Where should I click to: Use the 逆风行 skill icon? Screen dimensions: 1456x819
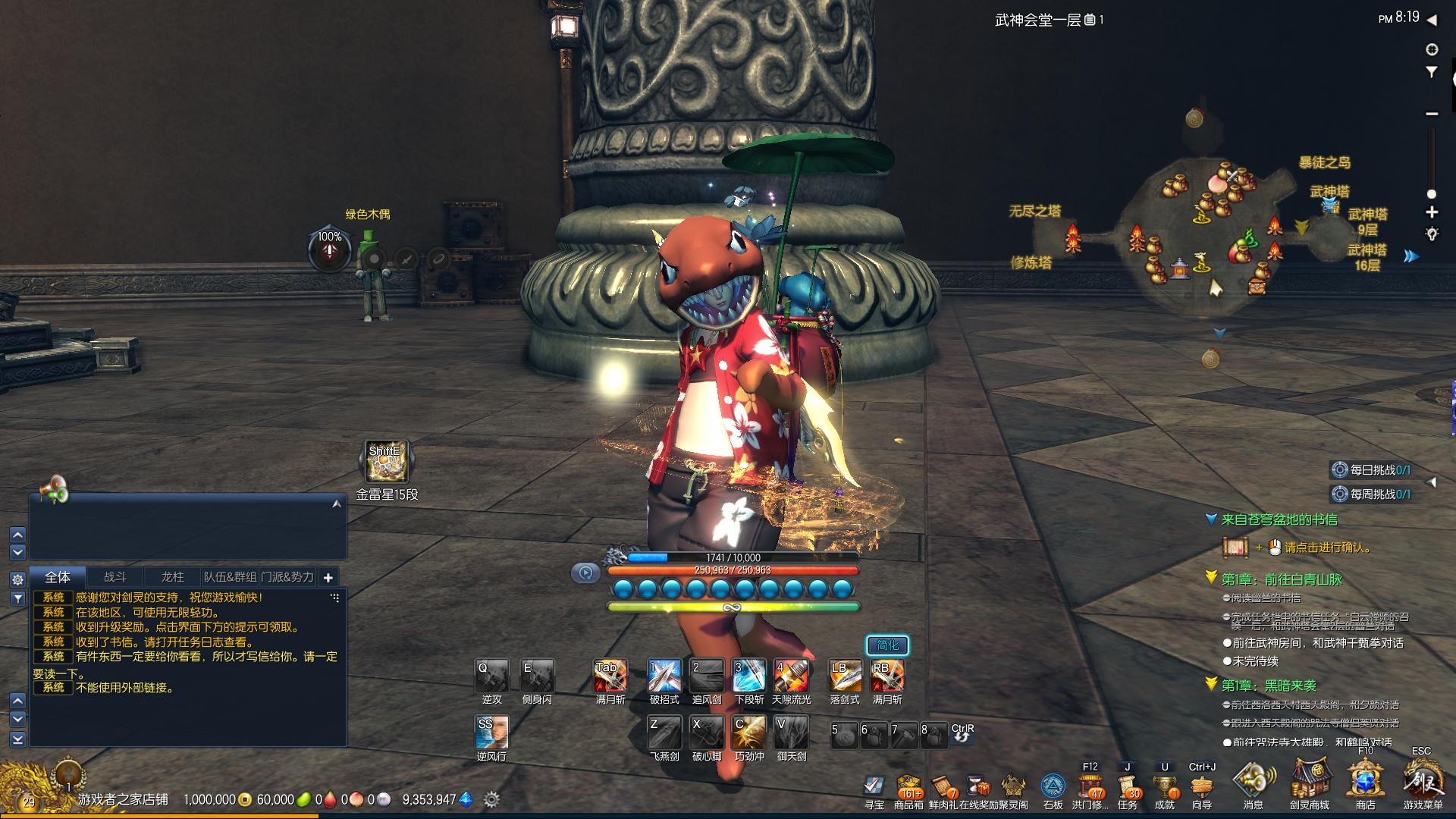491,733
